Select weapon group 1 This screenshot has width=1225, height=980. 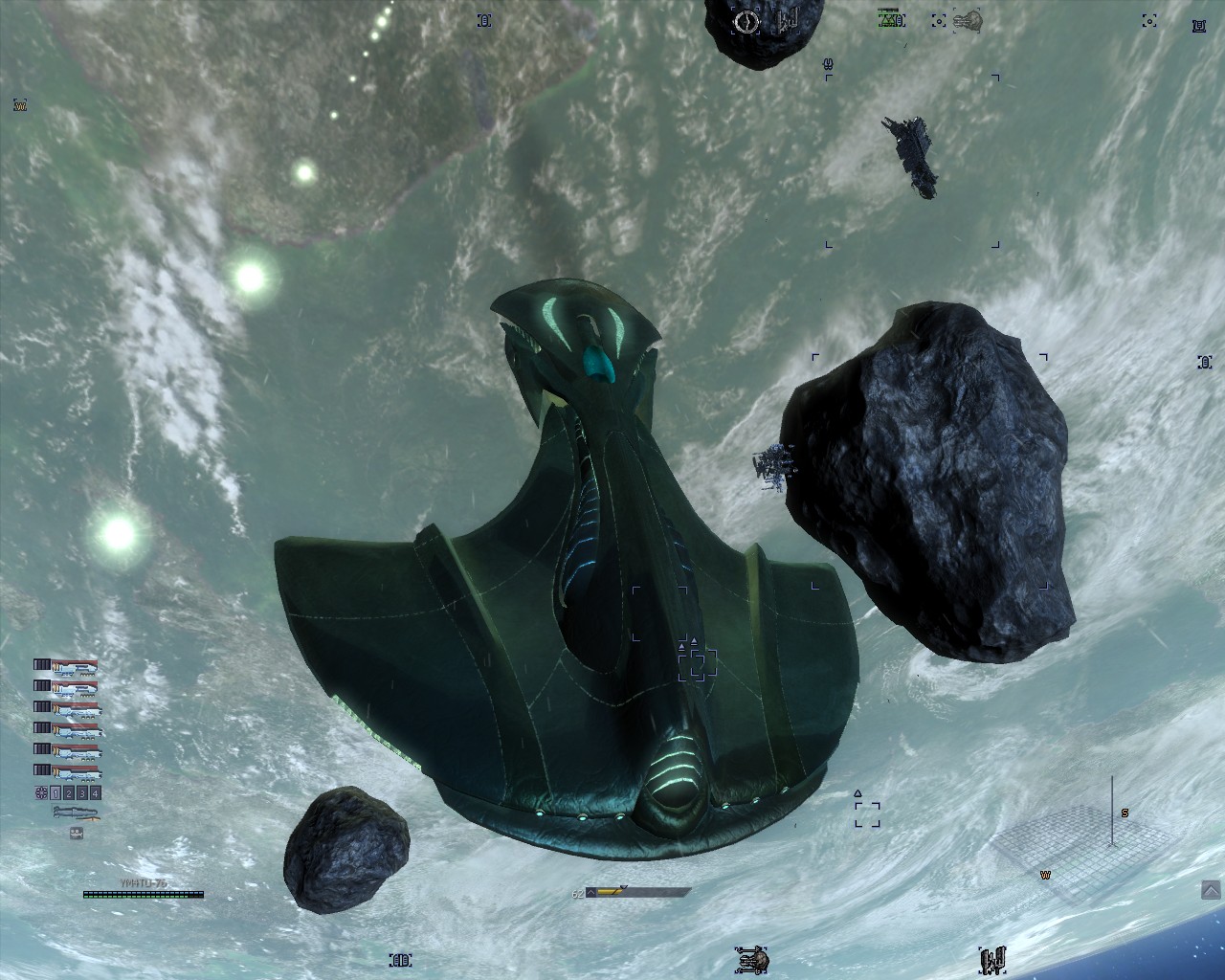[56, 793]
